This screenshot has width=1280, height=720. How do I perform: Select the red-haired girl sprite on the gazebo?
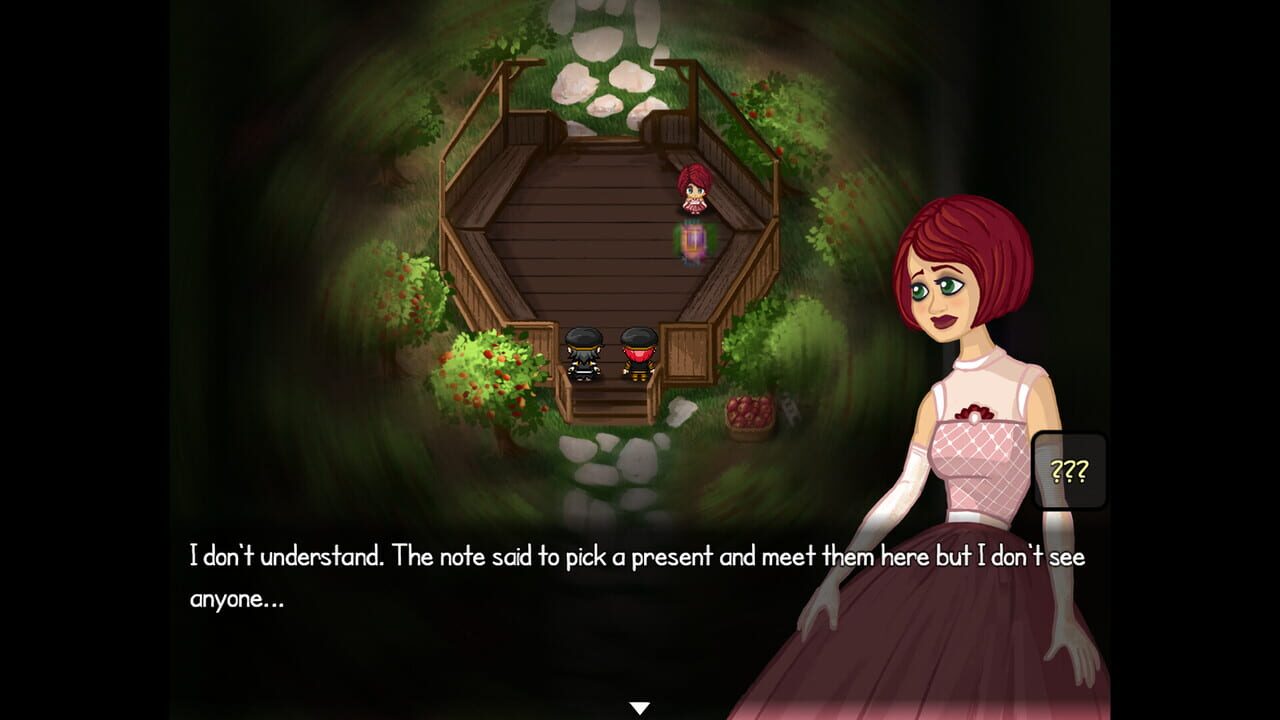coord(694,190)
